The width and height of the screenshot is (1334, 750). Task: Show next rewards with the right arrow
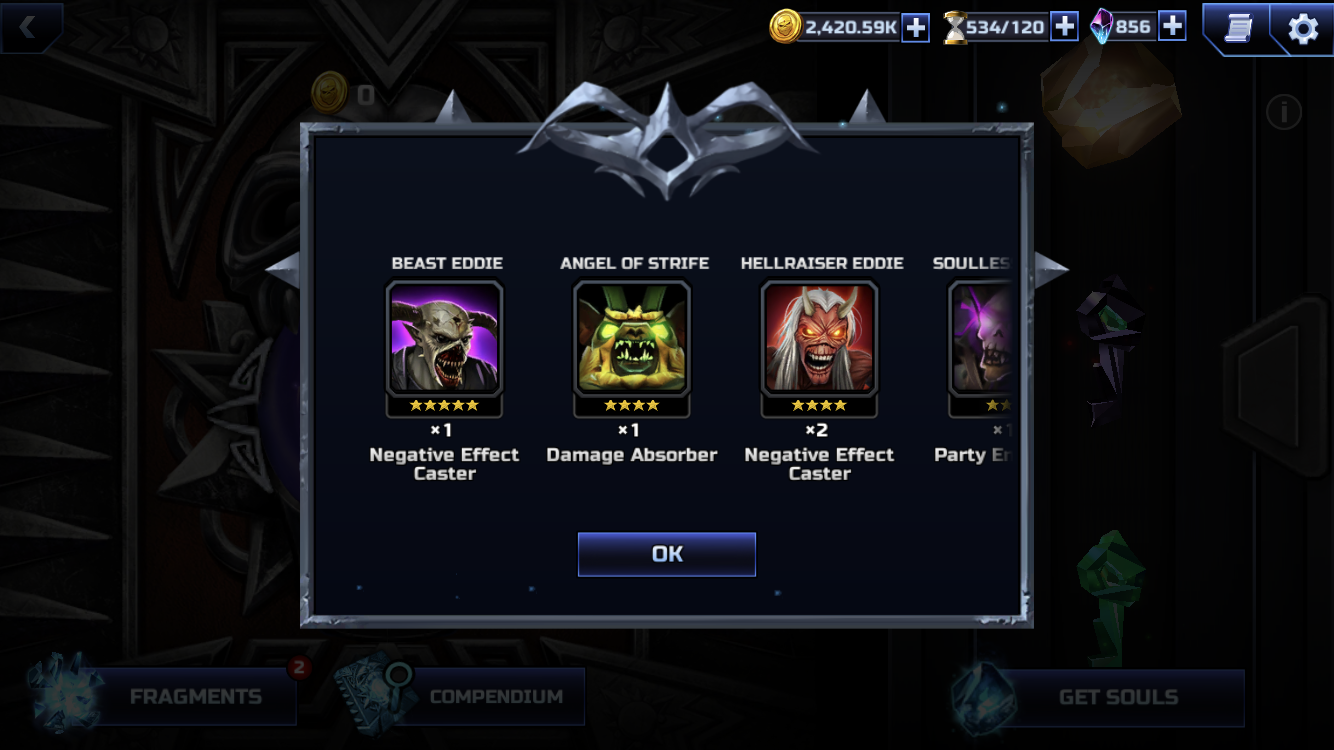click(x=1048, y=266)
